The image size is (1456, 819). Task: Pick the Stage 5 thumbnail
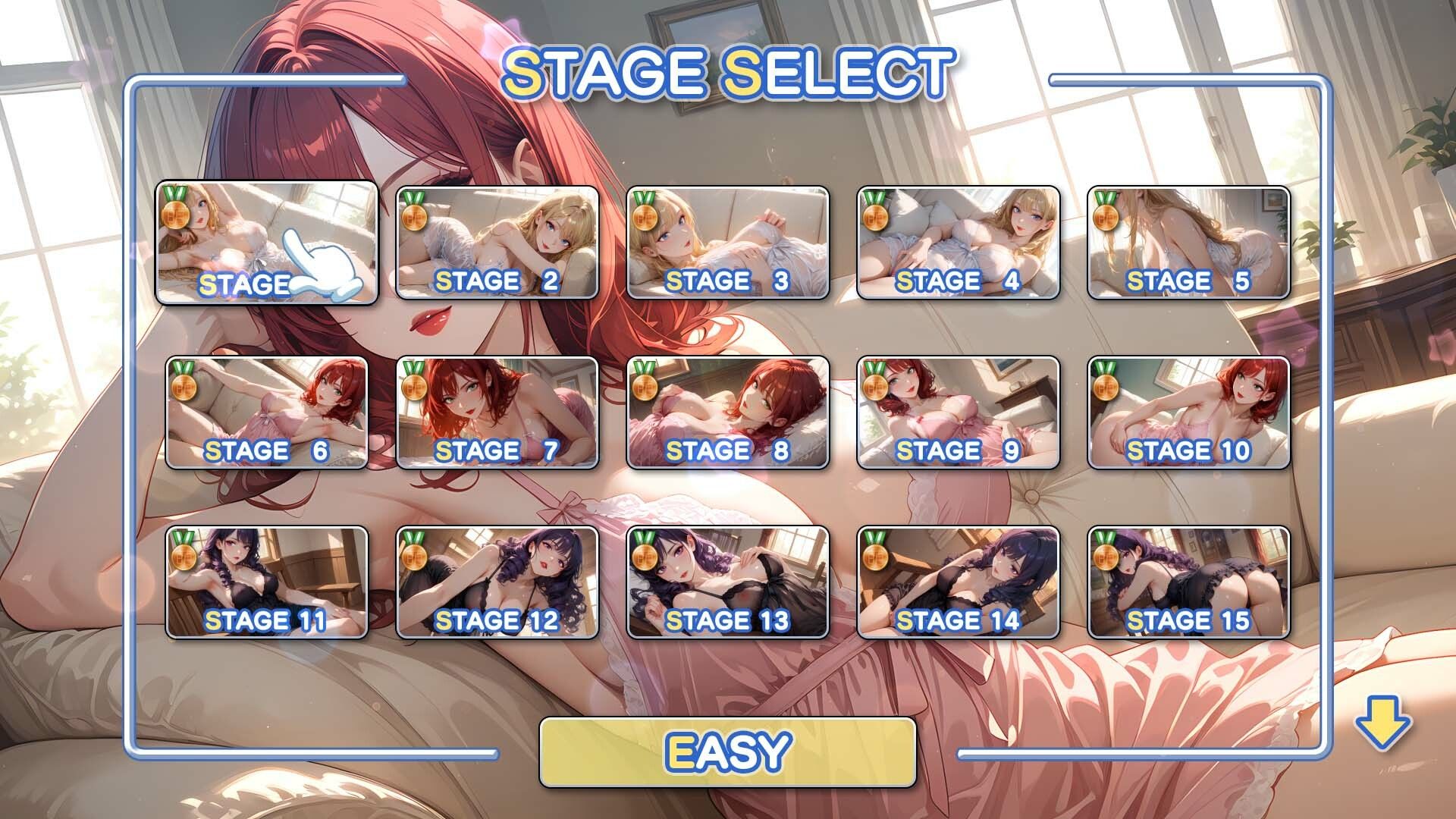point(1188,243)
